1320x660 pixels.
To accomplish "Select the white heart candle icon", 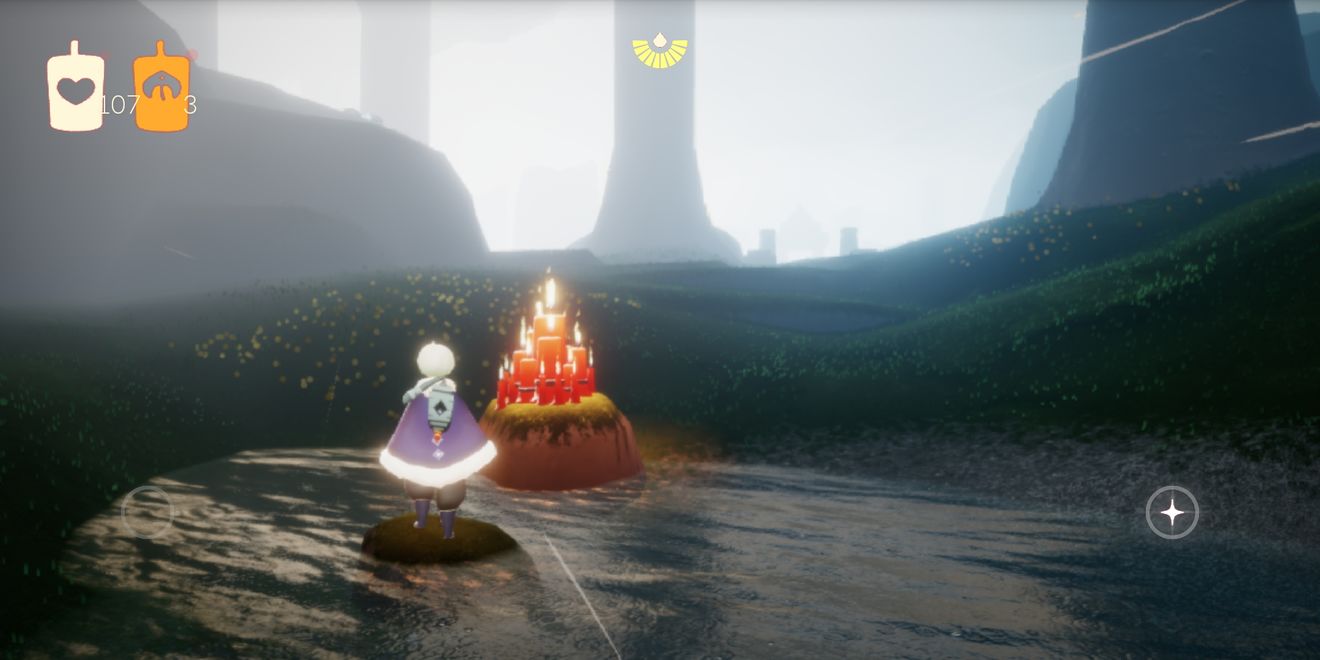I will 75,88.
